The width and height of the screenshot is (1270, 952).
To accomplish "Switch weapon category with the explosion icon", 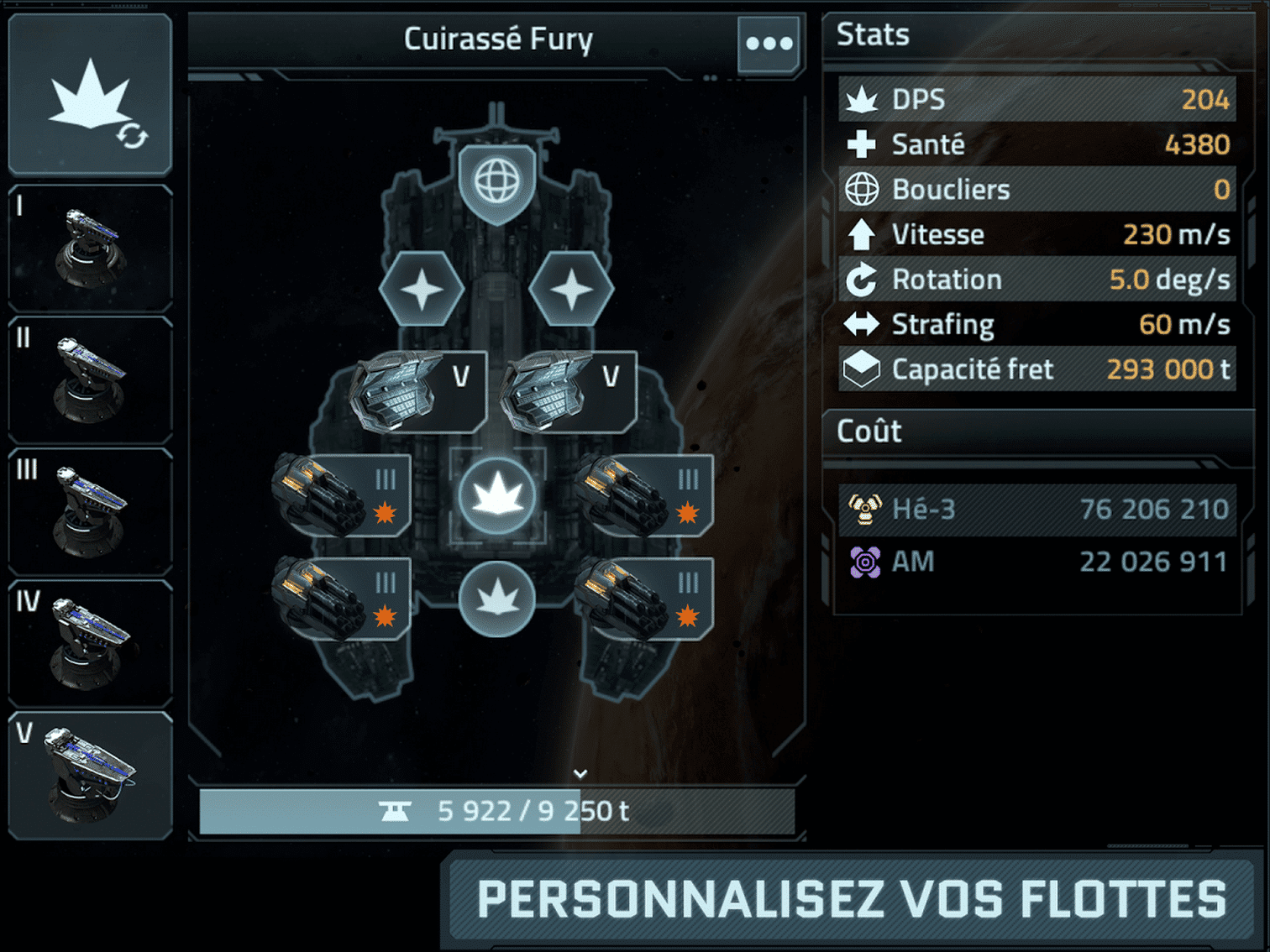I will (90, 95).
